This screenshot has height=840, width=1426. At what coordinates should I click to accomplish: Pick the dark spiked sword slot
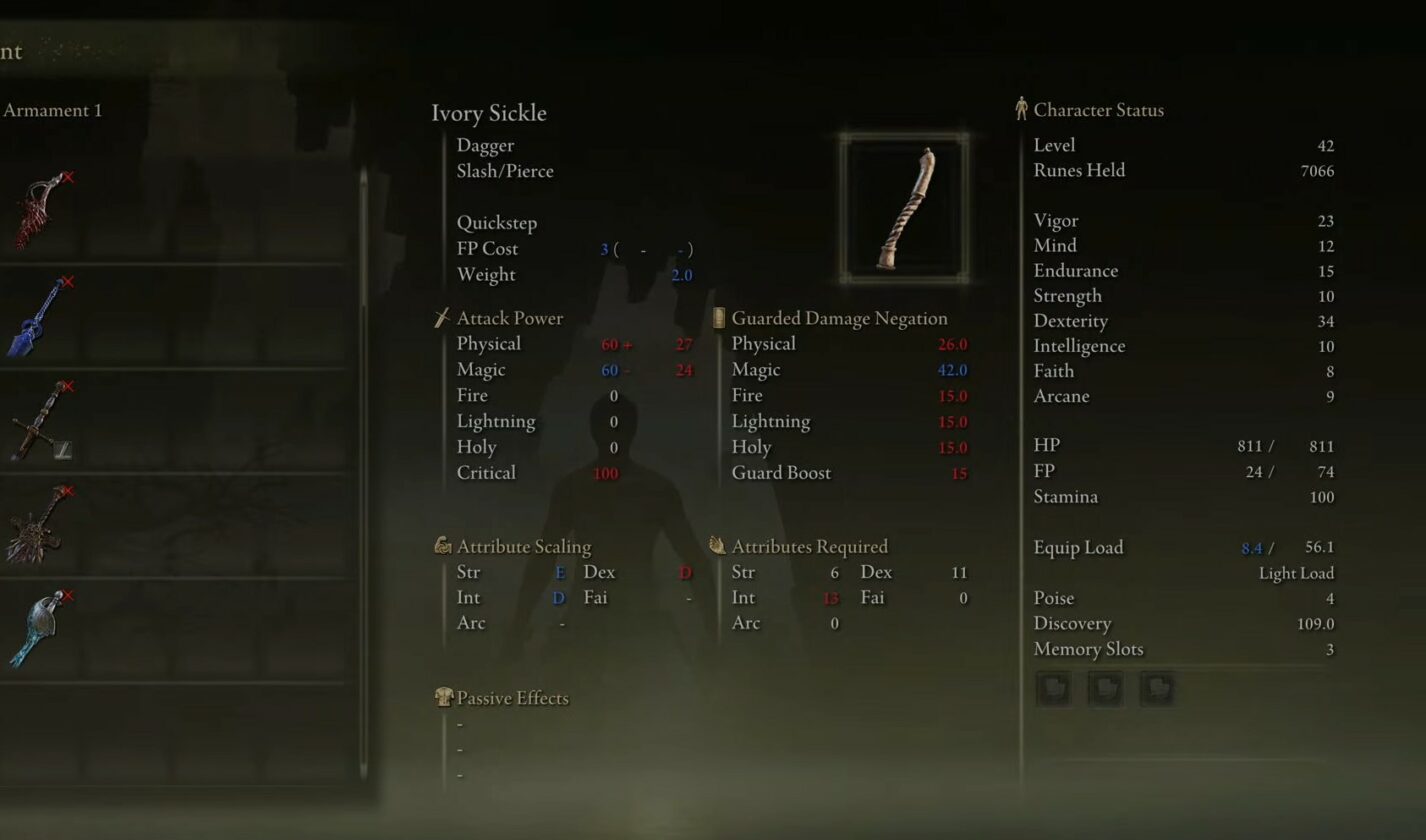click(38, 526)
